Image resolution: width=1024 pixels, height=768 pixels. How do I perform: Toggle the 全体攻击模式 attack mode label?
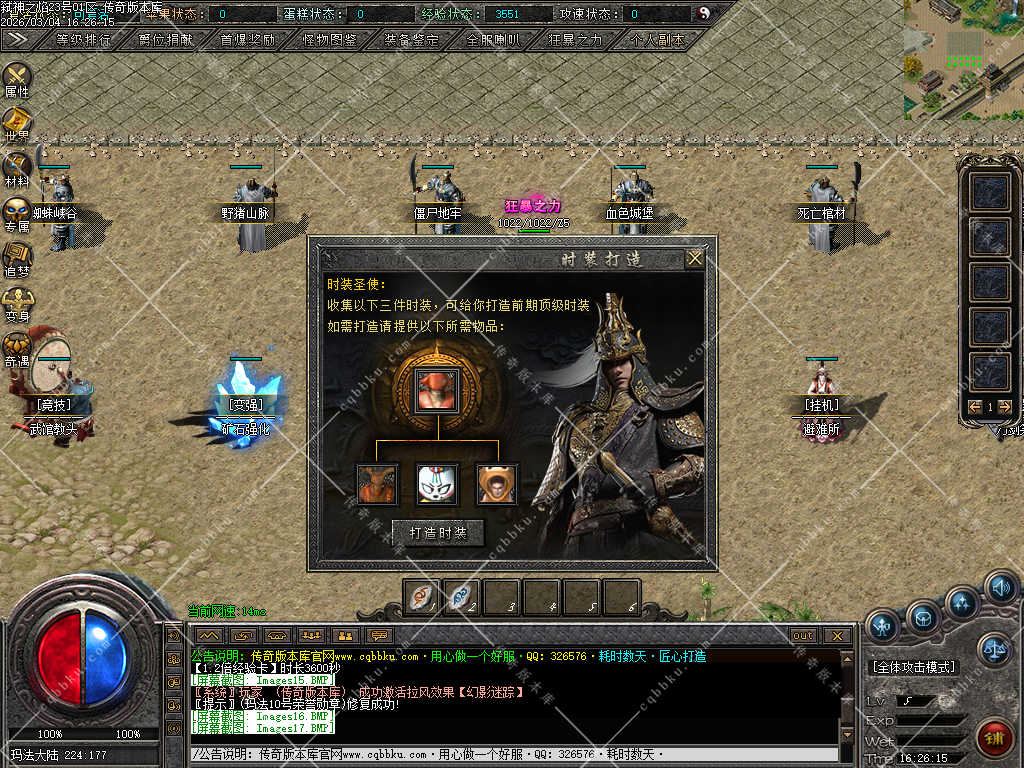(x=913, y=667)
